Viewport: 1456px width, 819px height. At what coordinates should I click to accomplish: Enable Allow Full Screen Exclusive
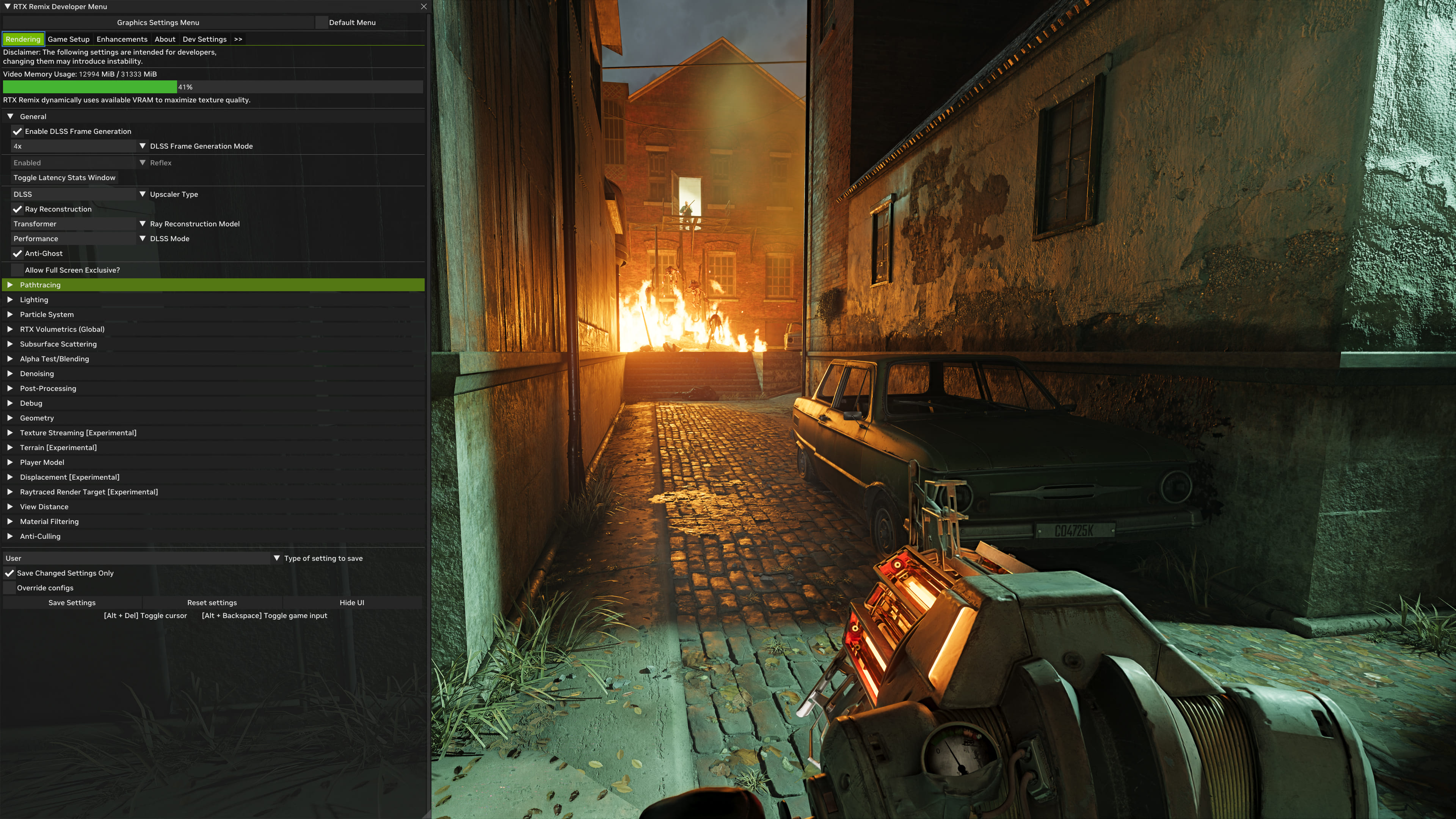click(17, 270)
